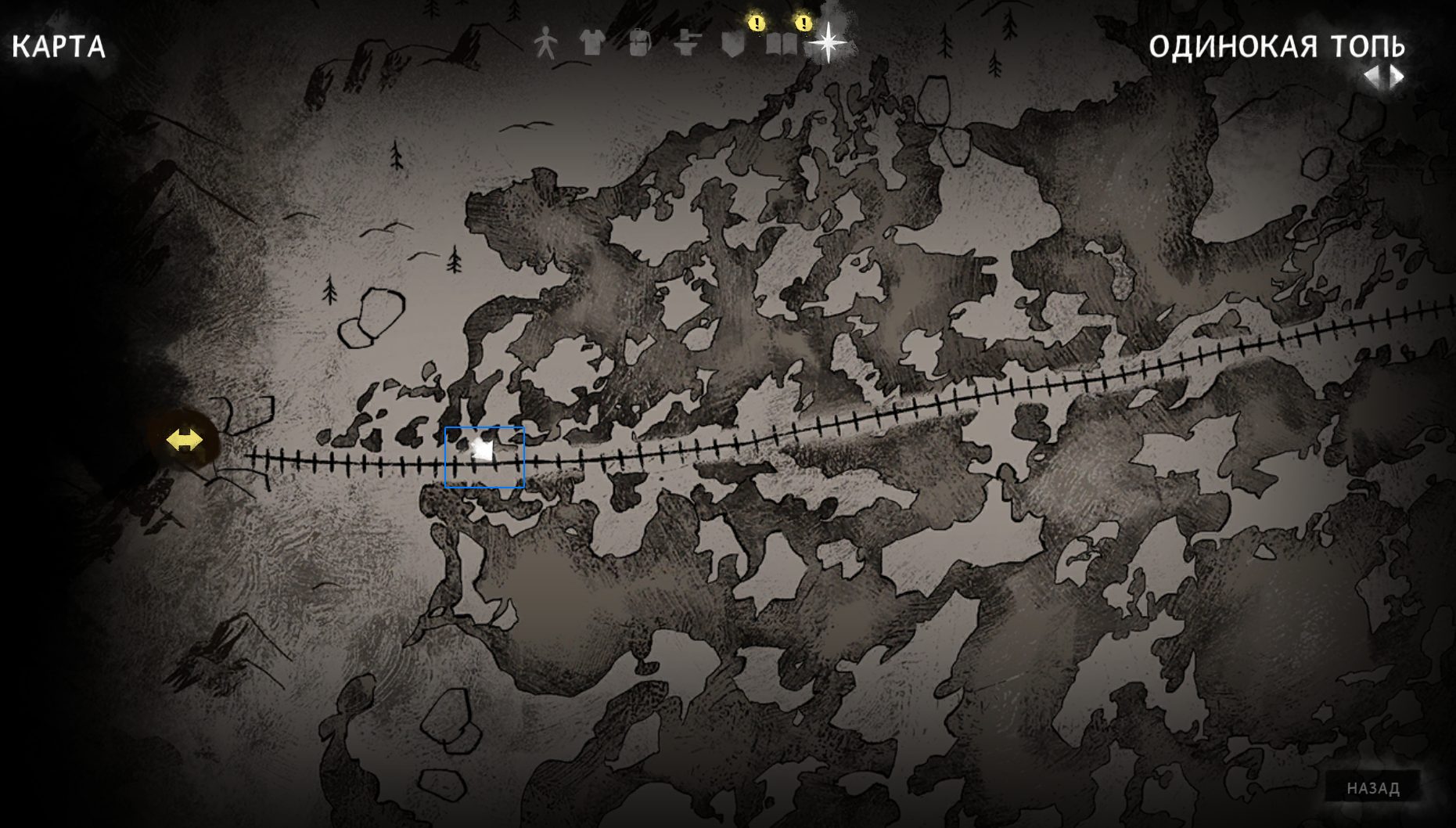Show the next region with the right arrow
The height and width of the screenshot is (828, 1456).
coord(1397,77)
